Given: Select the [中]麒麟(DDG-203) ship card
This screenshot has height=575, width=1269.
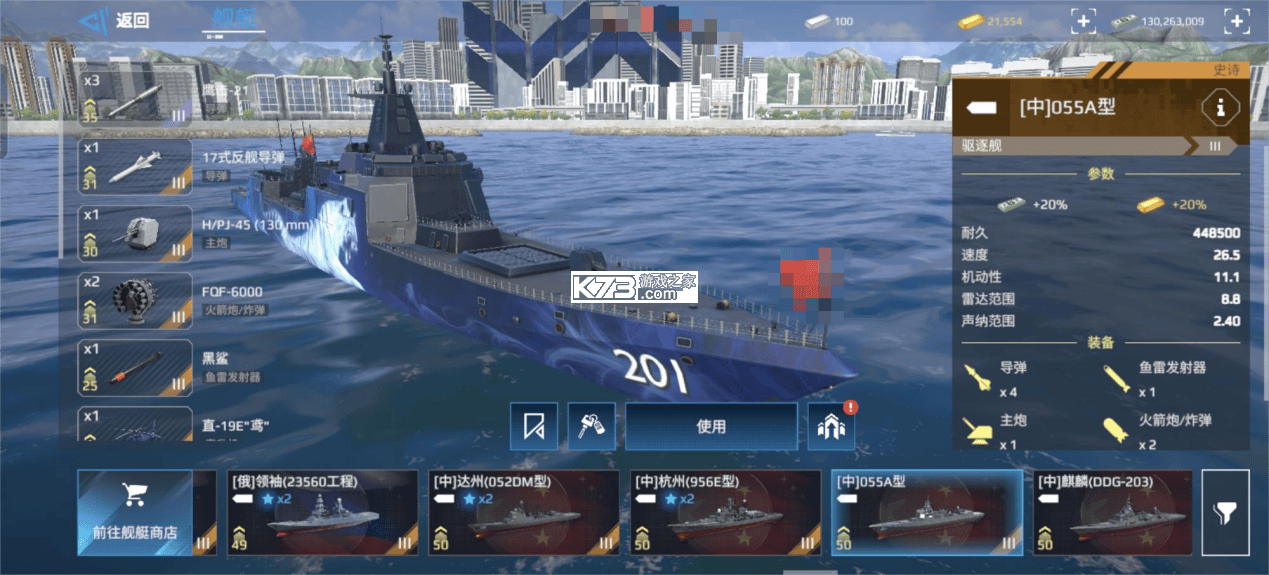Looking at the screenshot, I should [1112, 512].
